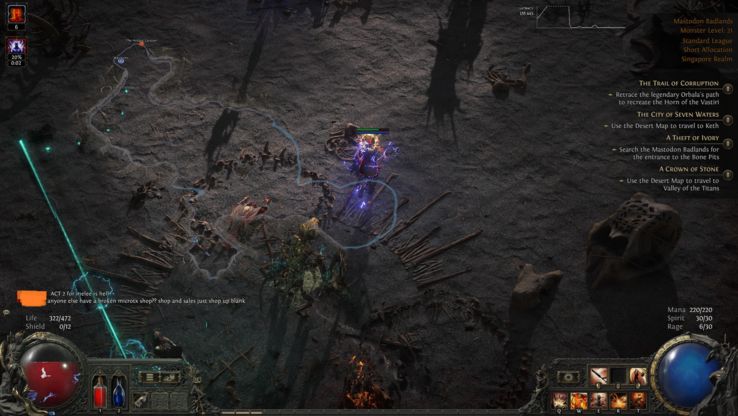
Task: Activate the red warrior skill beside the empty slot
Action: (x=637, y=377)
